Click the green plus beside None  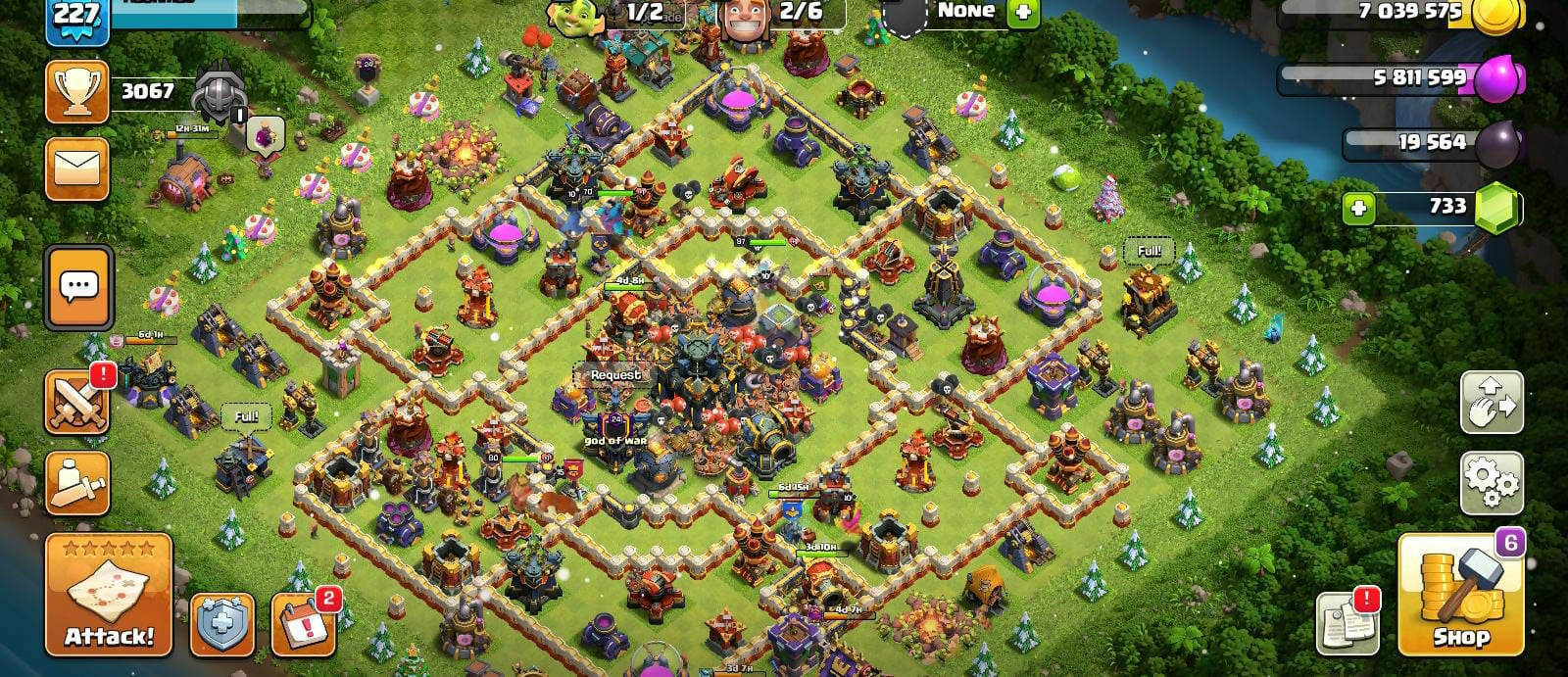pyautogui.click(x=1022, y=13)
